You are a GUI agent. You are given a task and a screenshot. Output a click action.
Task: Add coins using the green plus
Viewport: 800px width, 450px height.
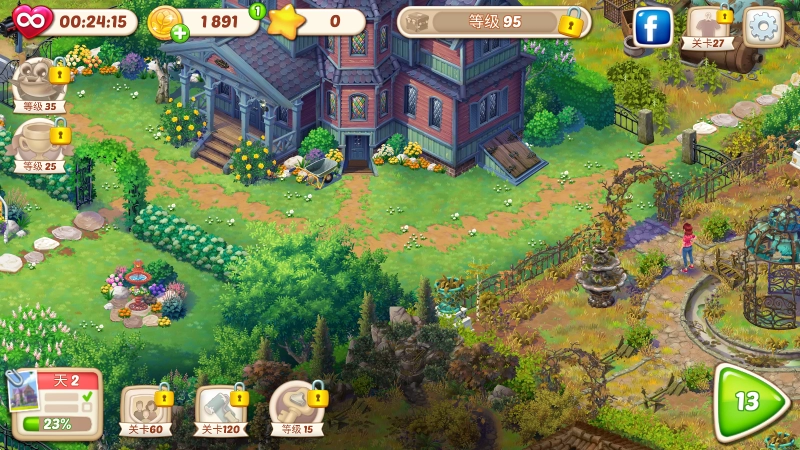pyautogui.click(x=181, y=33)
